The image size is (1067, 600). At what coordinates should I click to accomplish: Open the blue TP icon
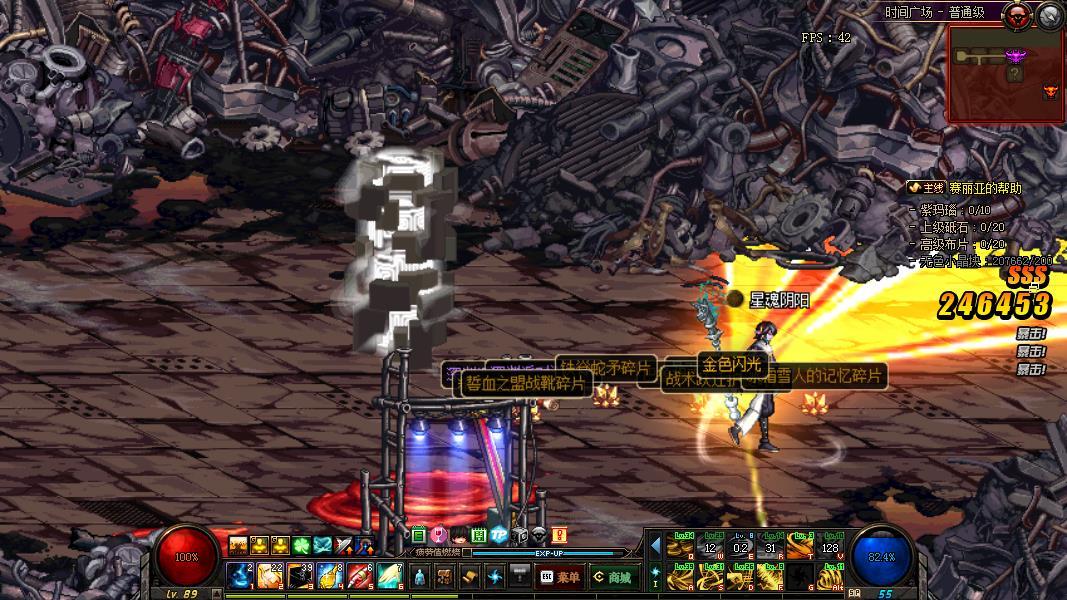(x=498, y=535)
